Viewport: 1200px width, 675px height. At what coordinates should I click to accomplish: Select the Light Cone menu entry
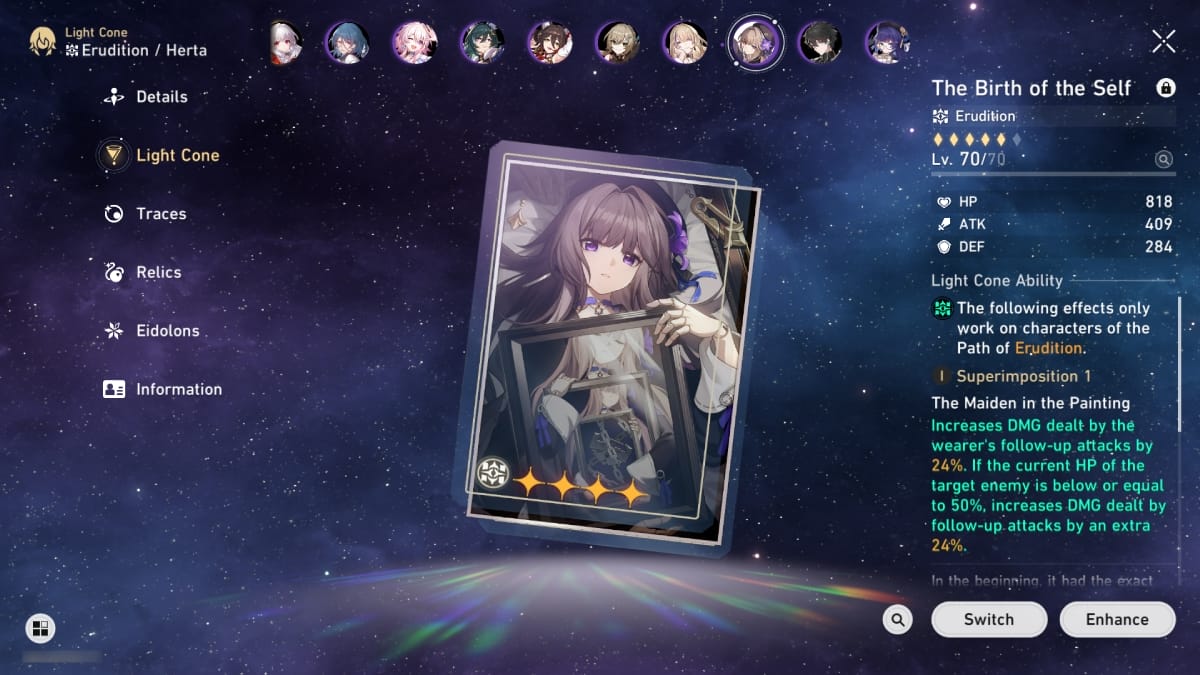[177, 155]
